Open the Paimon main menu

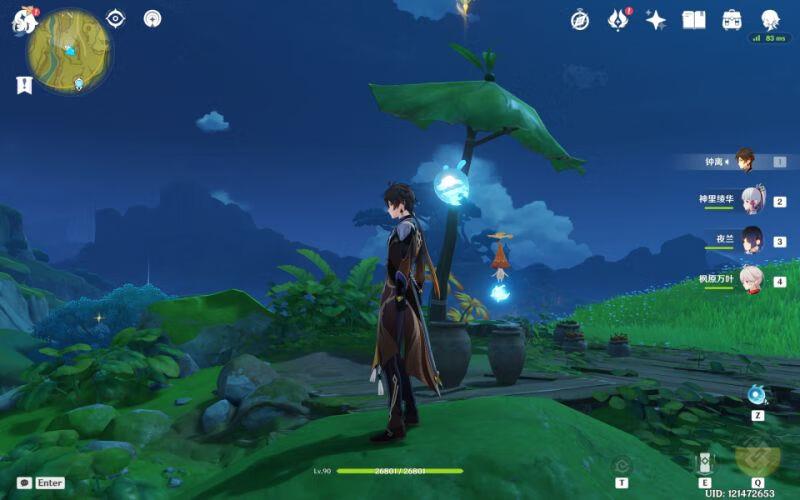tap(24, 19)
